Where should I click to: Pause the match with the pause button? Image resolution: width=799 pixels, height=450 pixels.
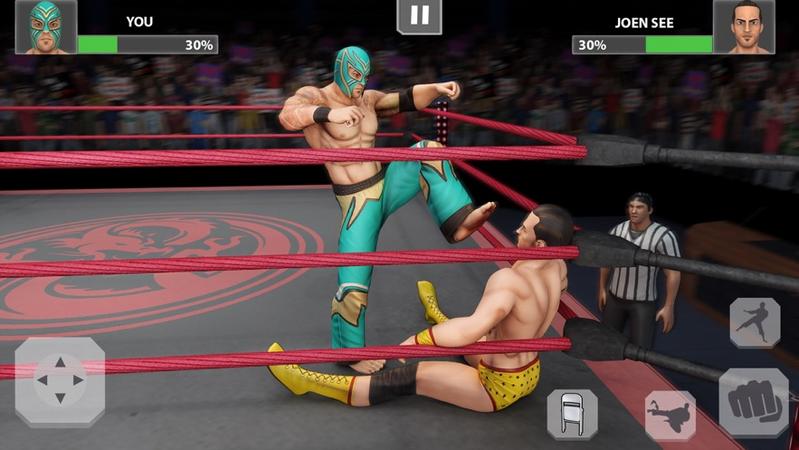(x=419, y=16)
